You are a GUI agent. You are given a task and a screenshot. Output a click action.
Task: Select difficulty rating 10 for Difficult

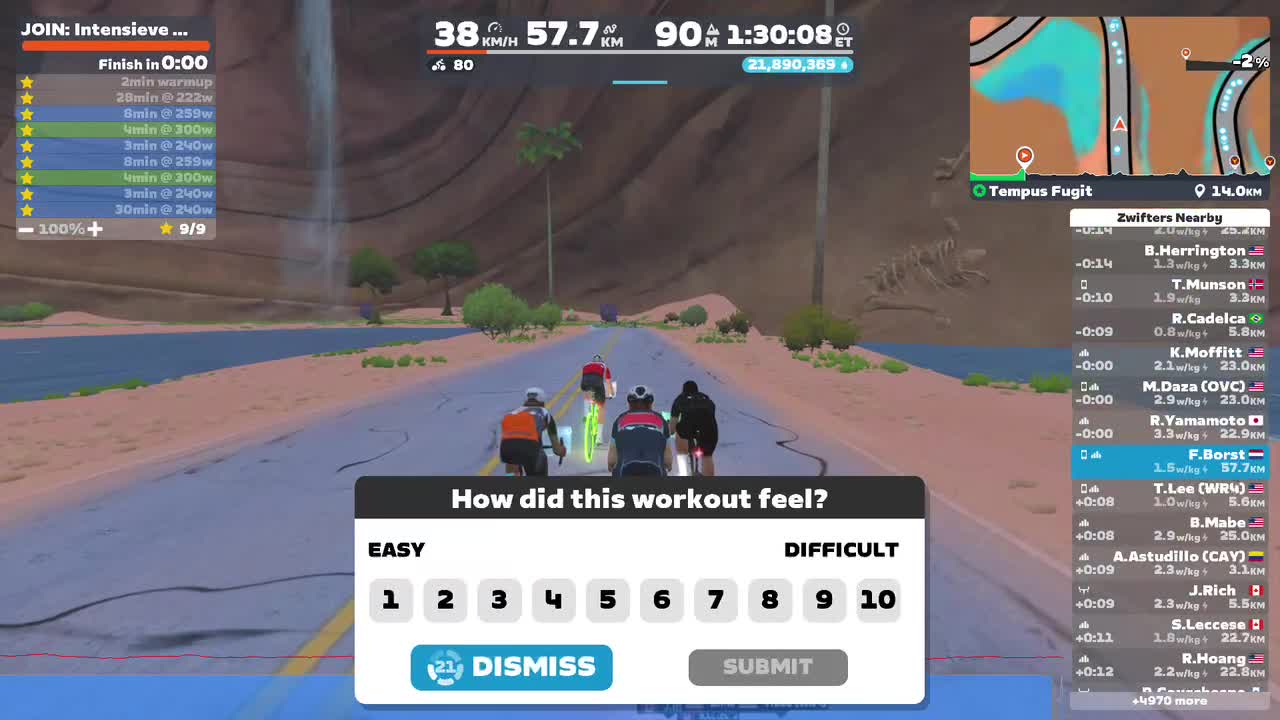(878, 600)
